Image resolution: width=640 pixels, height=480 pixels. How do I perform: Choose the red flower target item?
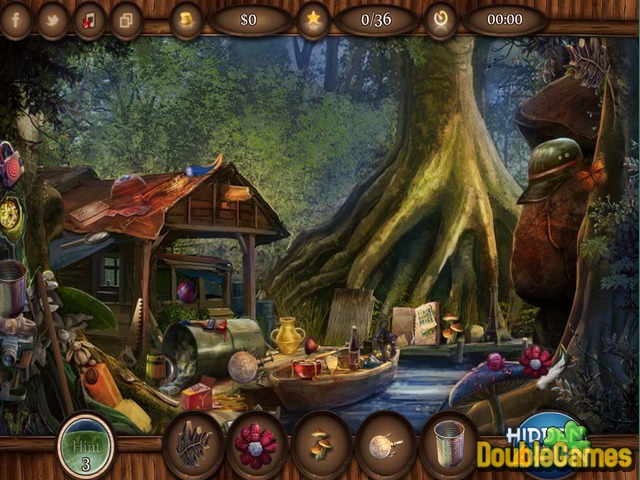click(257, 442)
